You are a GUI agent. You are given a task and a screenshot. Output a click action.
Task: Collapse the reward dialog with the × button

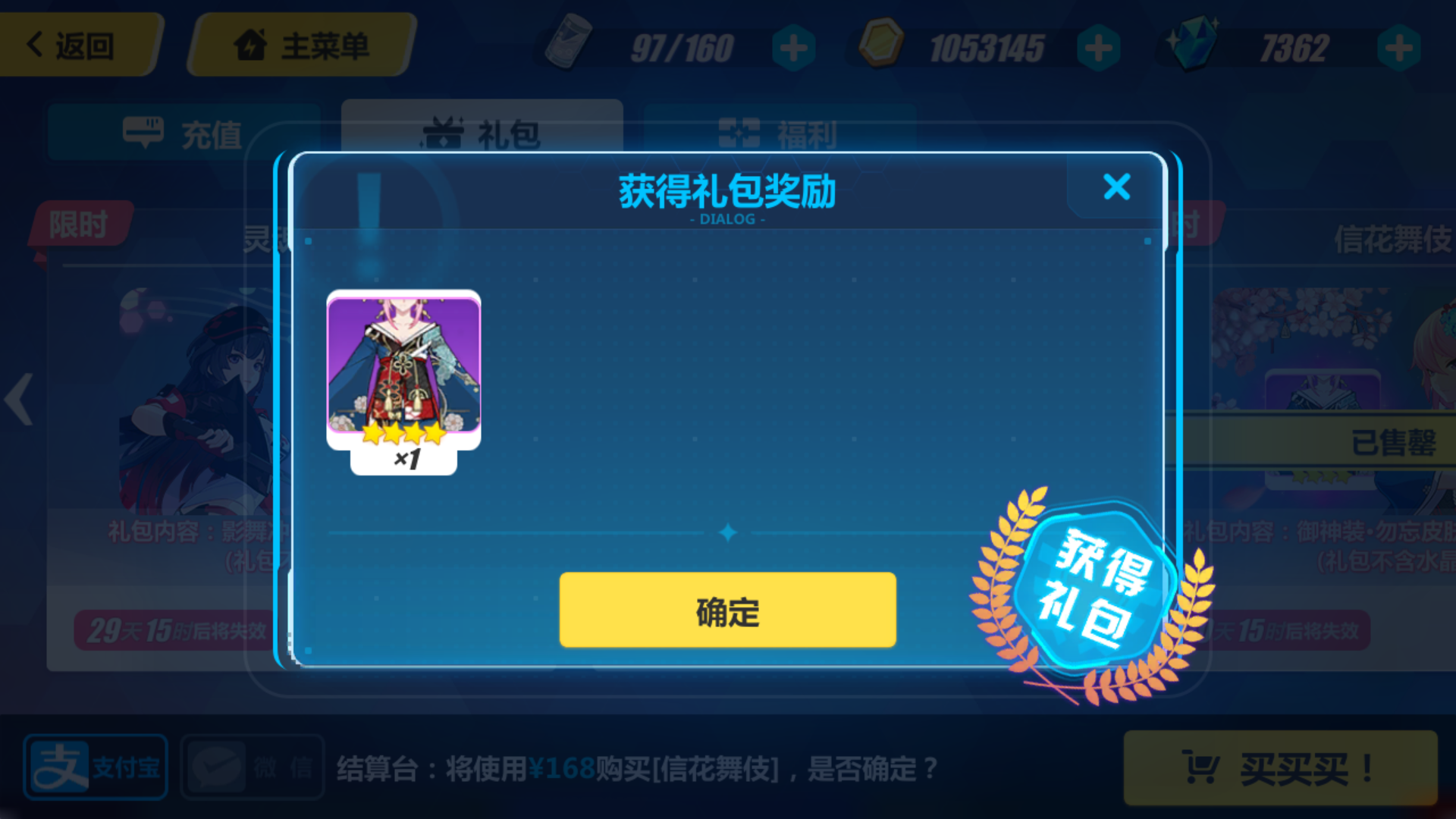1116,188
